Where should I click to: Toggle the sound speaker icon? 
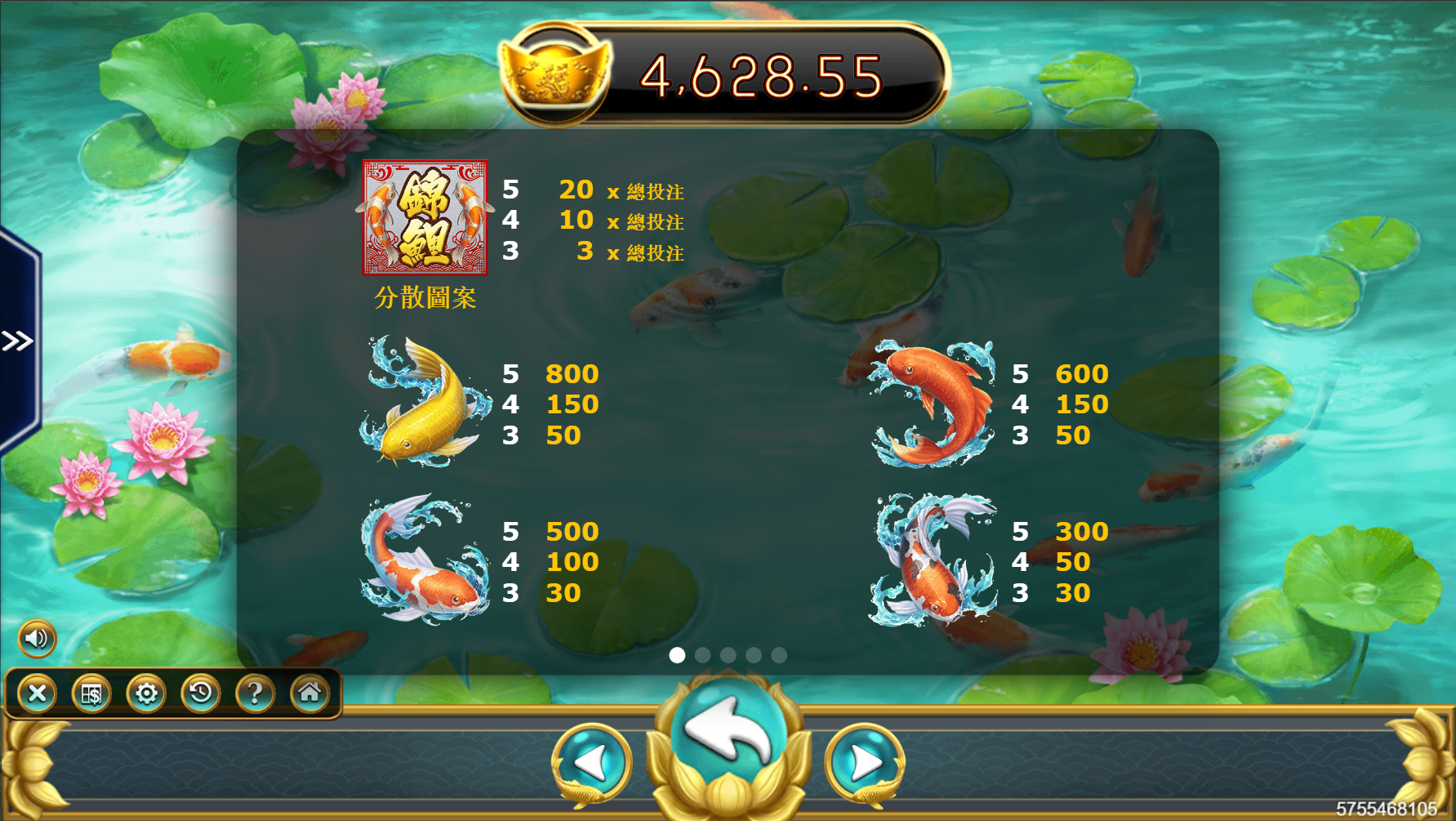coord(37,638)
